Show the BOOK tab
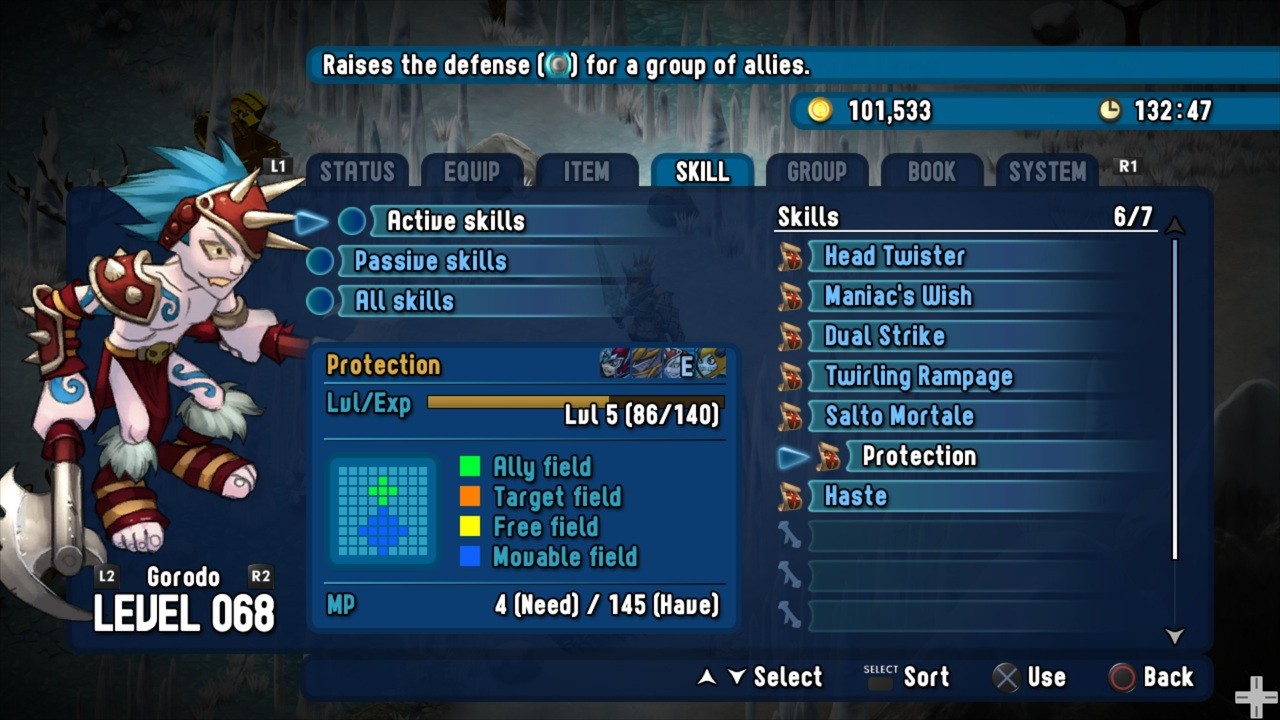 coord(932,172)
